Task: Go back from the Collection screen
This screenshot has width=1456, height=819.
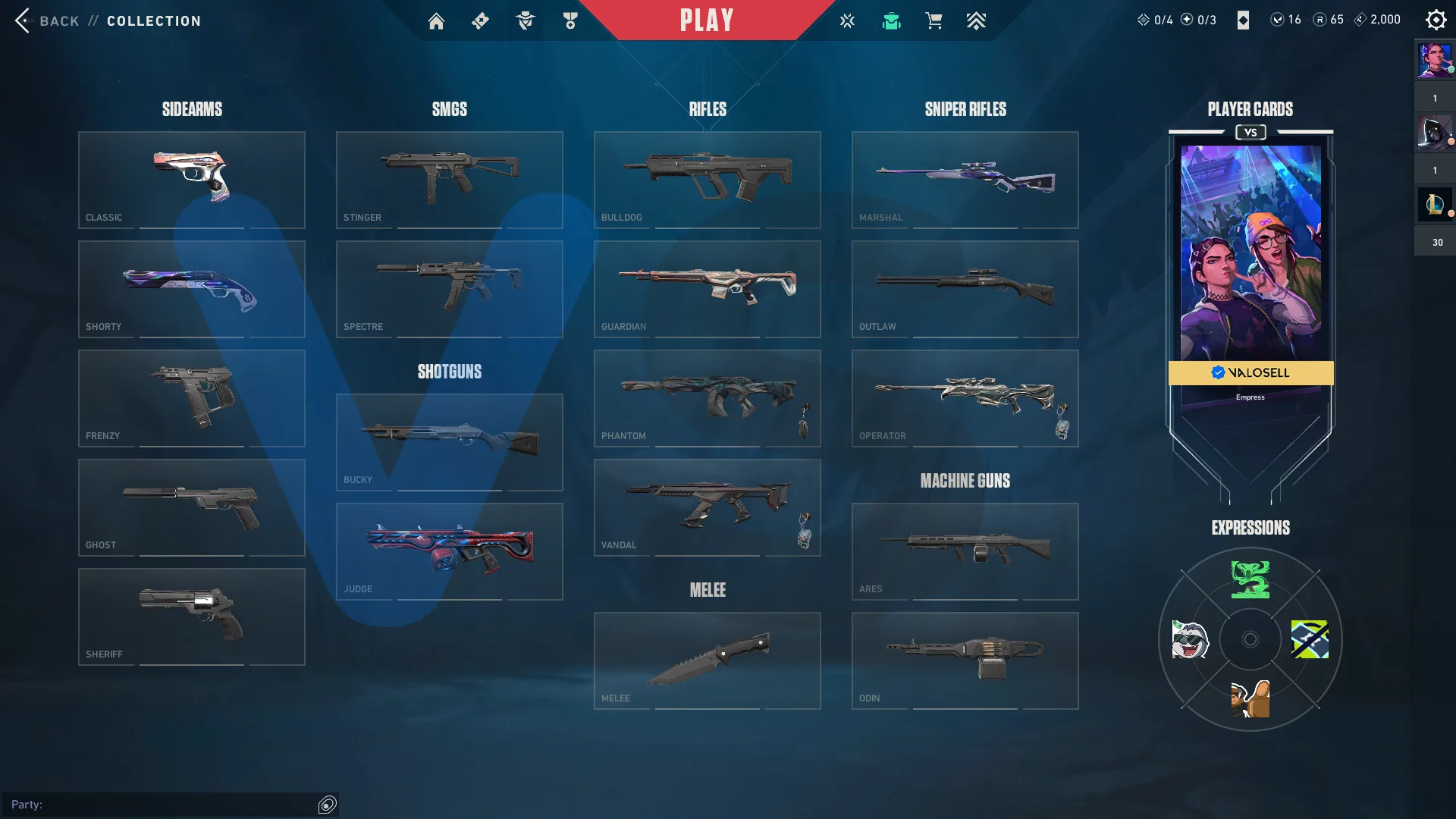Action: tap(45, 20)
